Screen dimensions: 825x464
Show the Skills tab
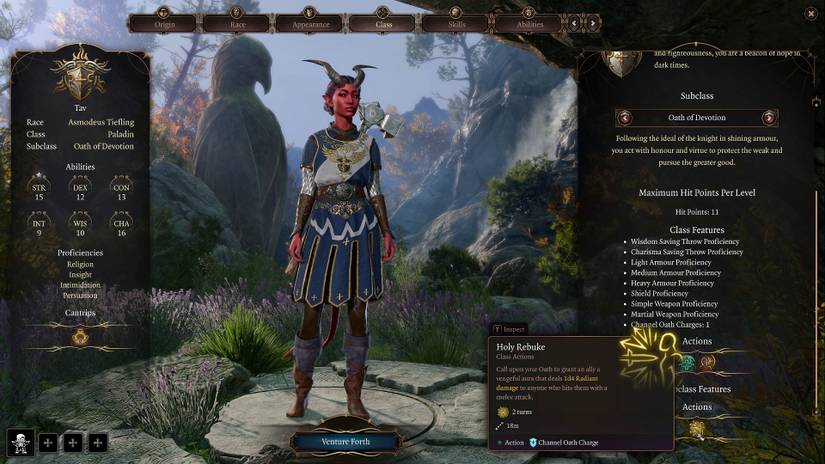[455, 23]
